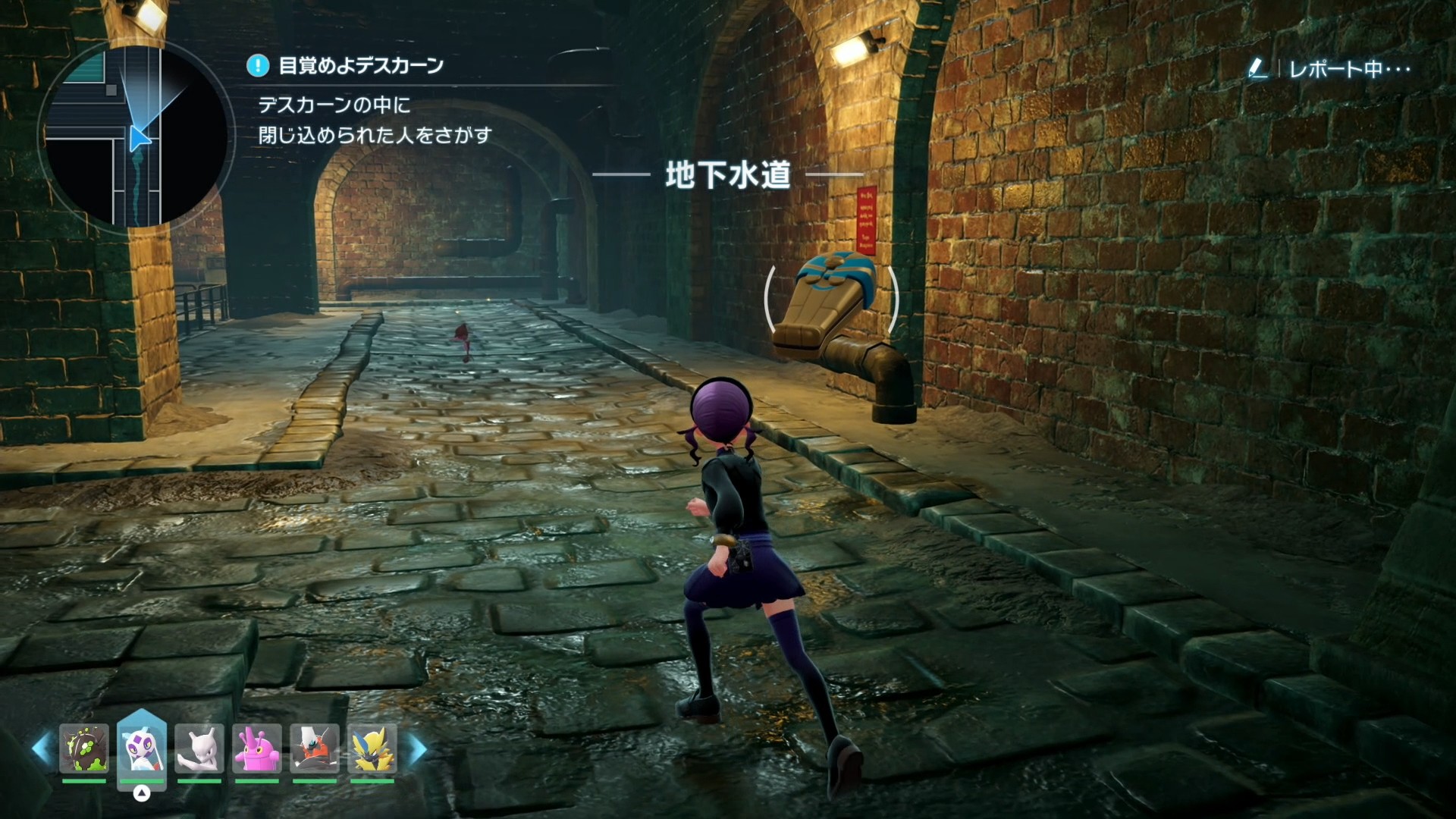Pick the pink Heracross party slot
This screenshot has height=819, width=1456.
coord(256,749)
